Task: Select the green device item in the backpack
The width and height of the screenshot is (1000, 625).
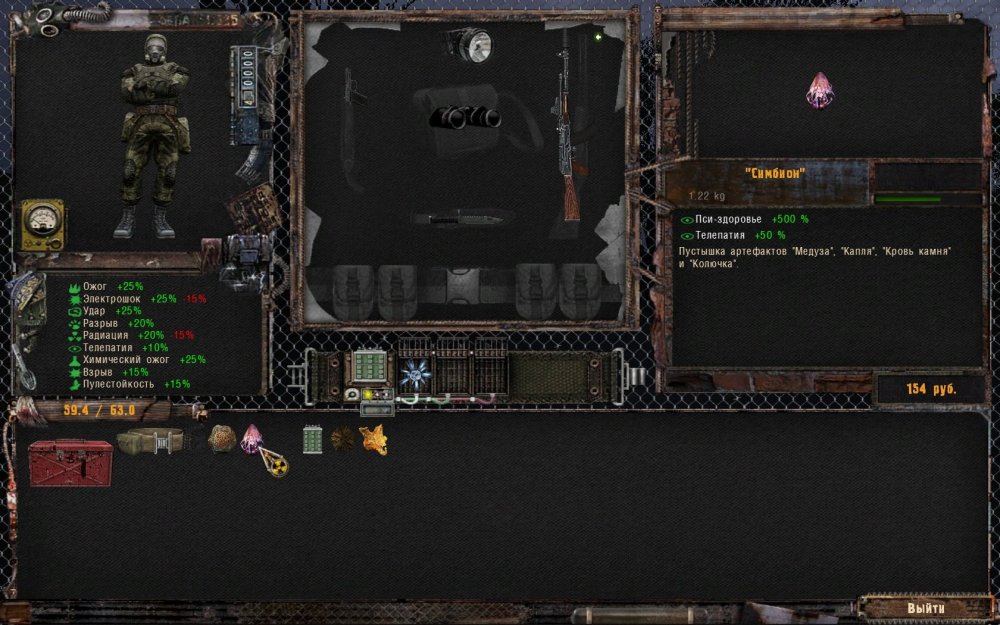Action: coord(312,439)
